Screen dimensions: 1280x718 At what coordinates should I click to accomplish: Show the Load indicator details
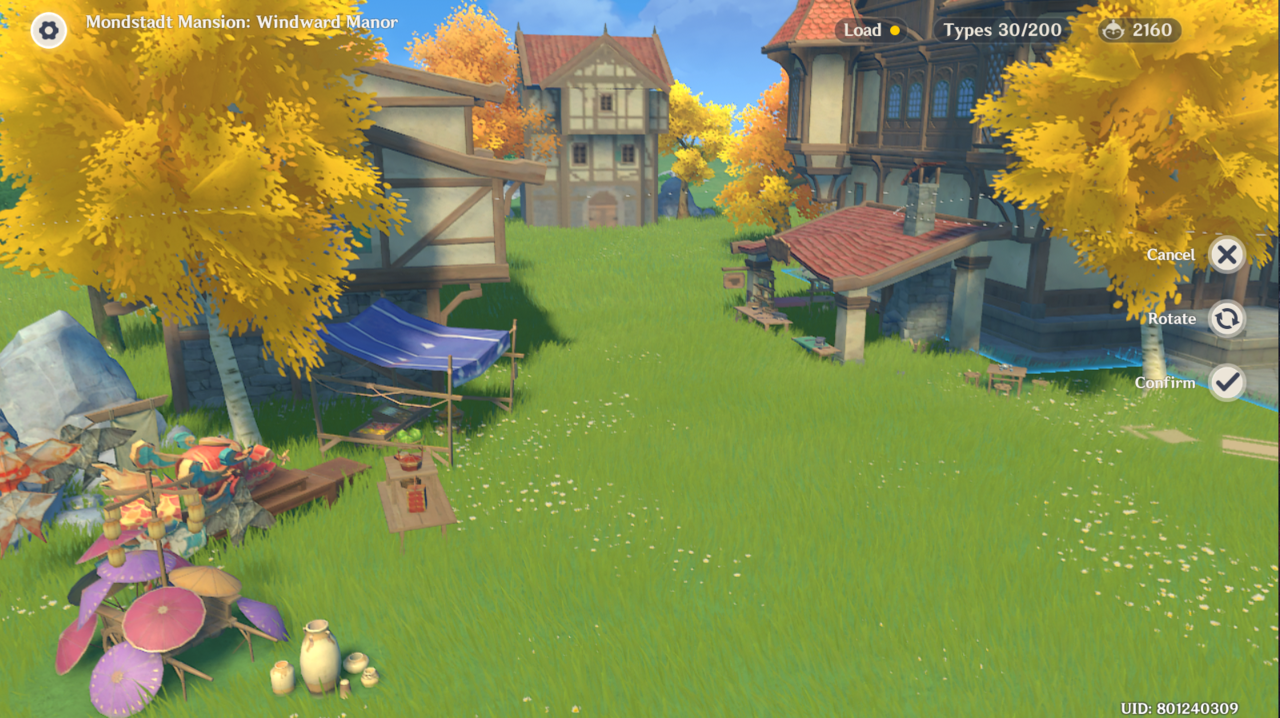[871, 30]
